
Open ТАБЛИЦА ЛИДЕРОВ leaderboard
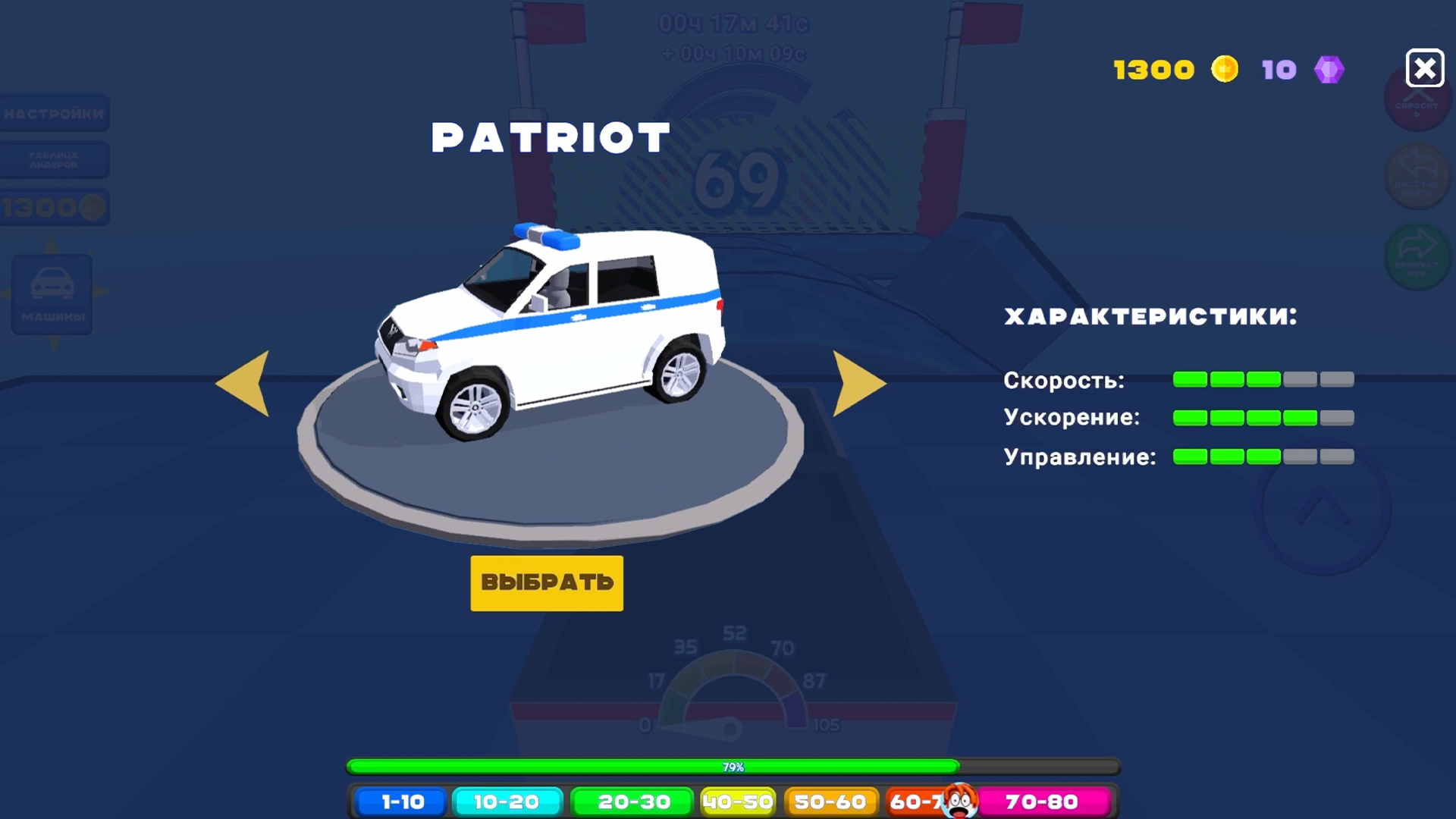coord(53,160)
